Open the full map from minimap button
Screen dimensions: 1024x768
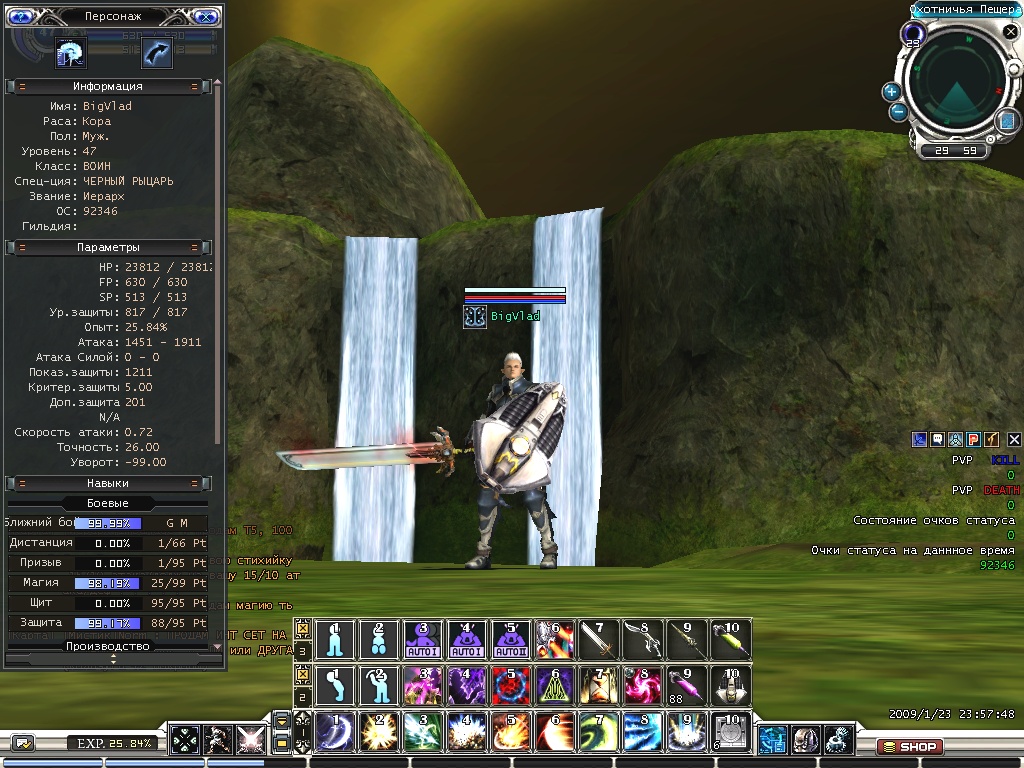(1007, 121)
